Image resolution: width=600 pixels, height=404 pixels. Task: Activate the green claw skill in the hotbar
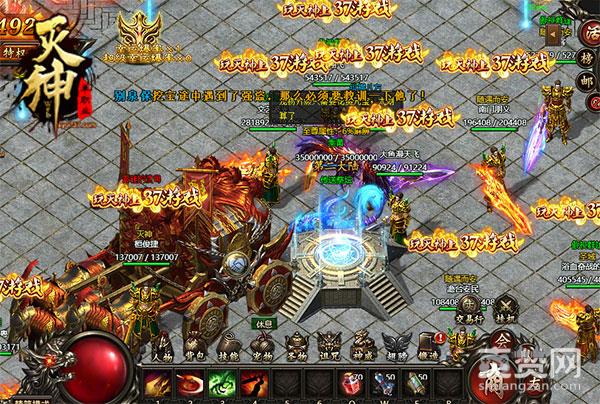click(224, 384)
